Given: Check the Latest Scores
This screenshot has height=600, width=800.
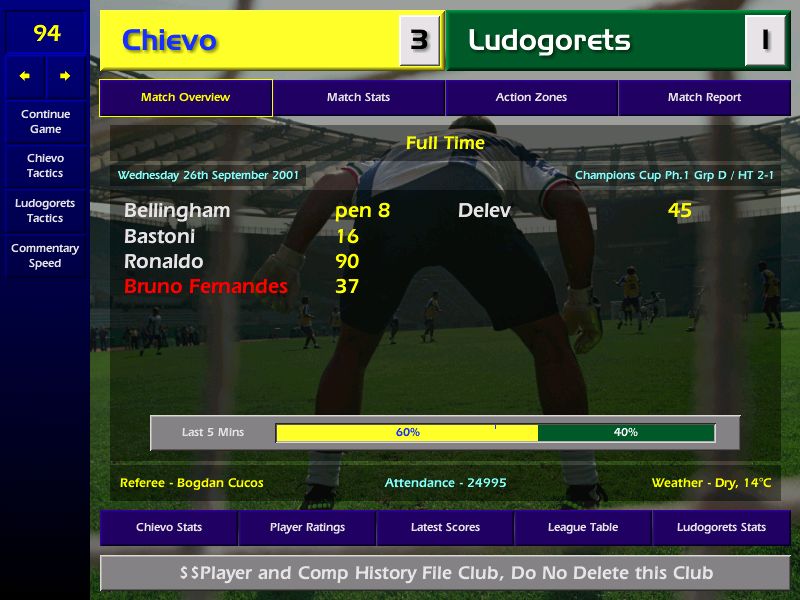Looking at the screenshot, I should click(x=445, y=527).
